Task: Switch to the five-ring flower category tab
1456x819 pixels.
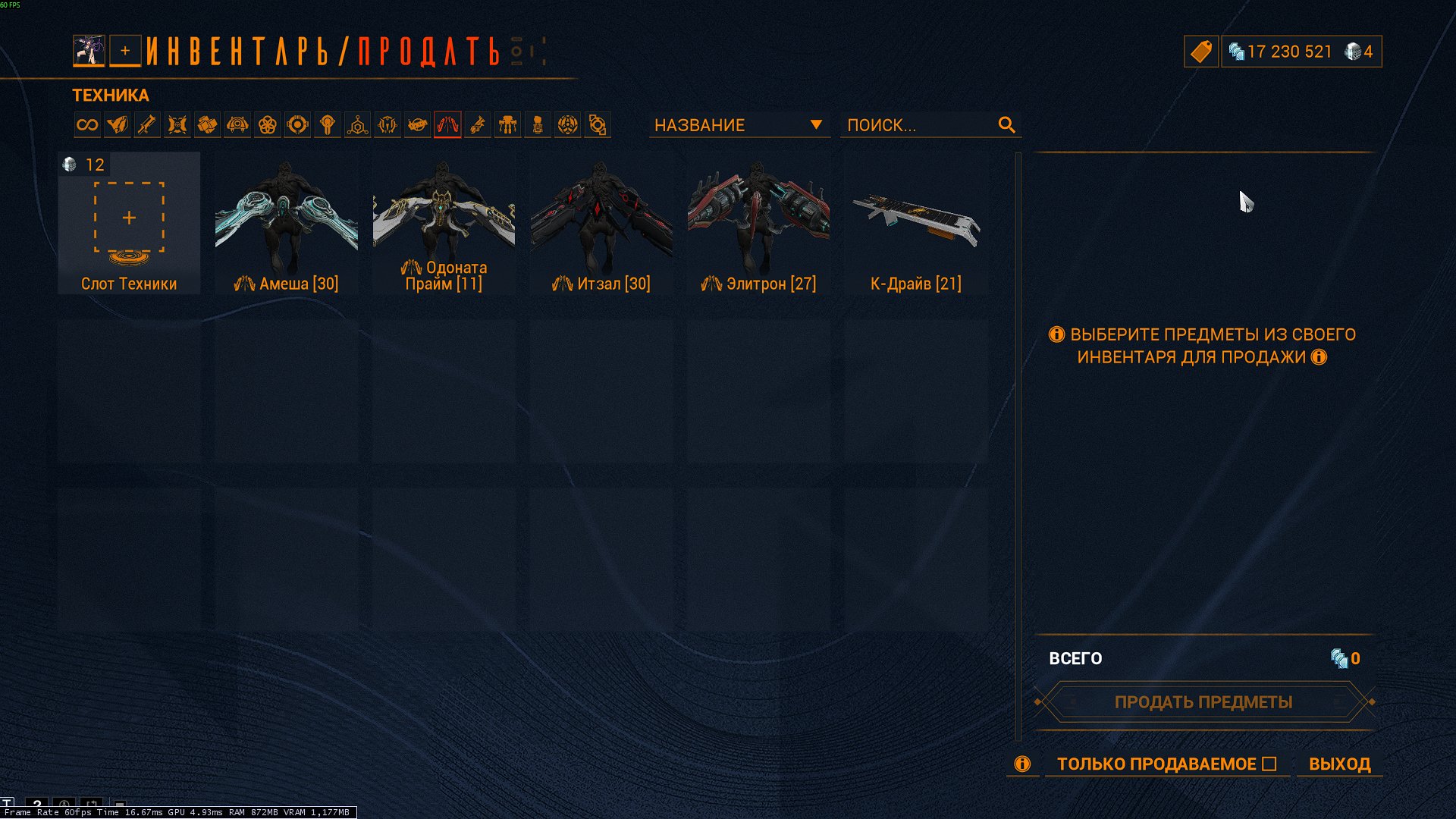Action: click(x=267, y=125)
